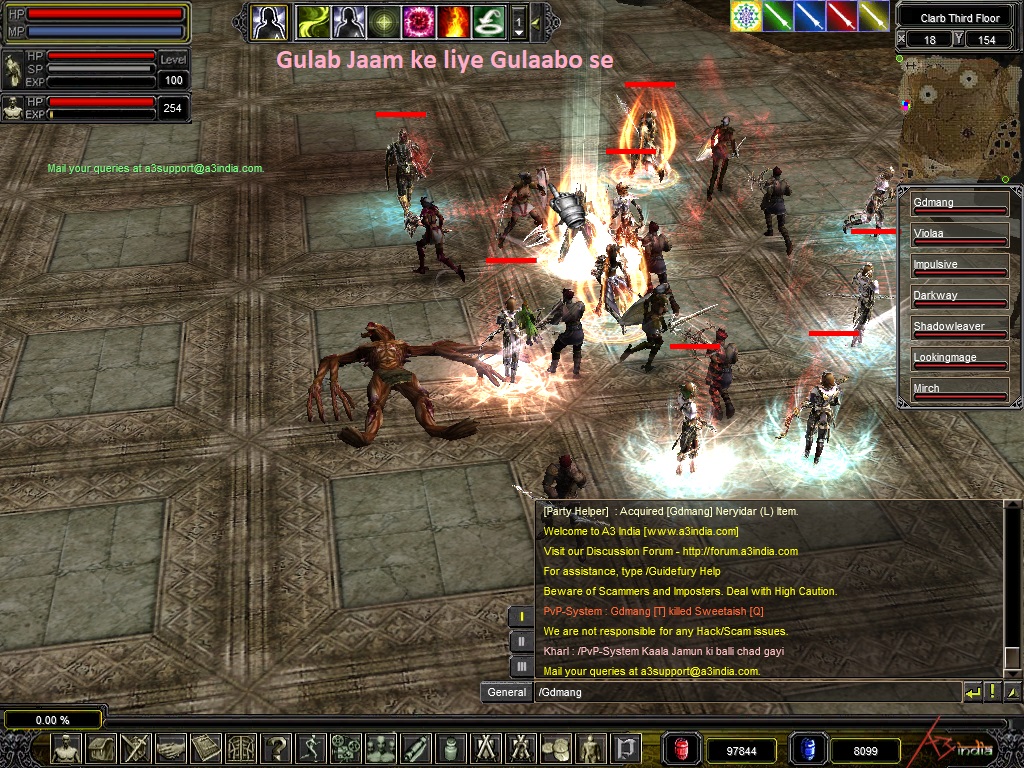Image resolution: width=1024 pixels, height=768 pixels.
Task: Switch to chat tab I
Action: click(x=521, y=617)
